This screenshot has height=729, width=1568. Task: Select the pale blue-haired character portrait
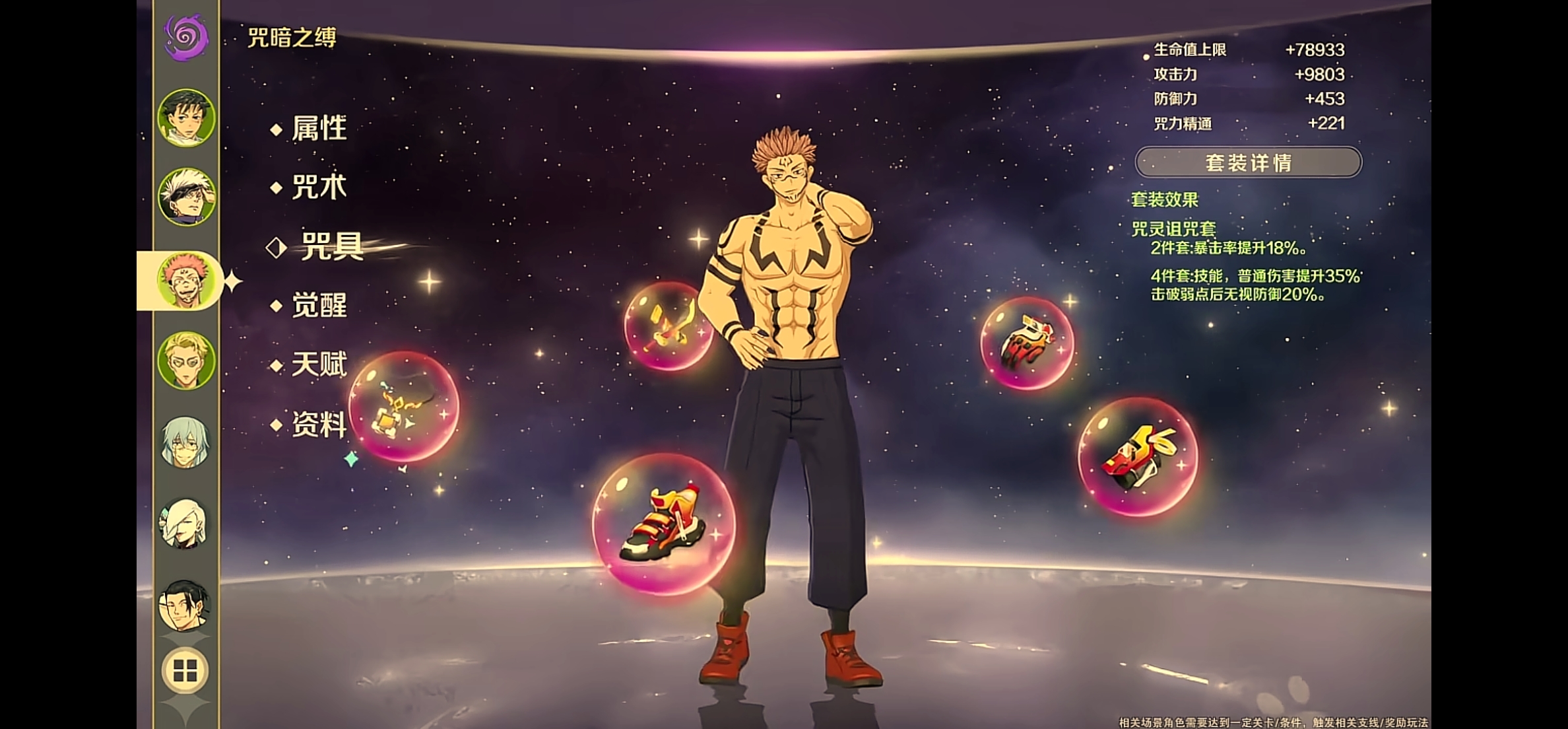point(185,442)
